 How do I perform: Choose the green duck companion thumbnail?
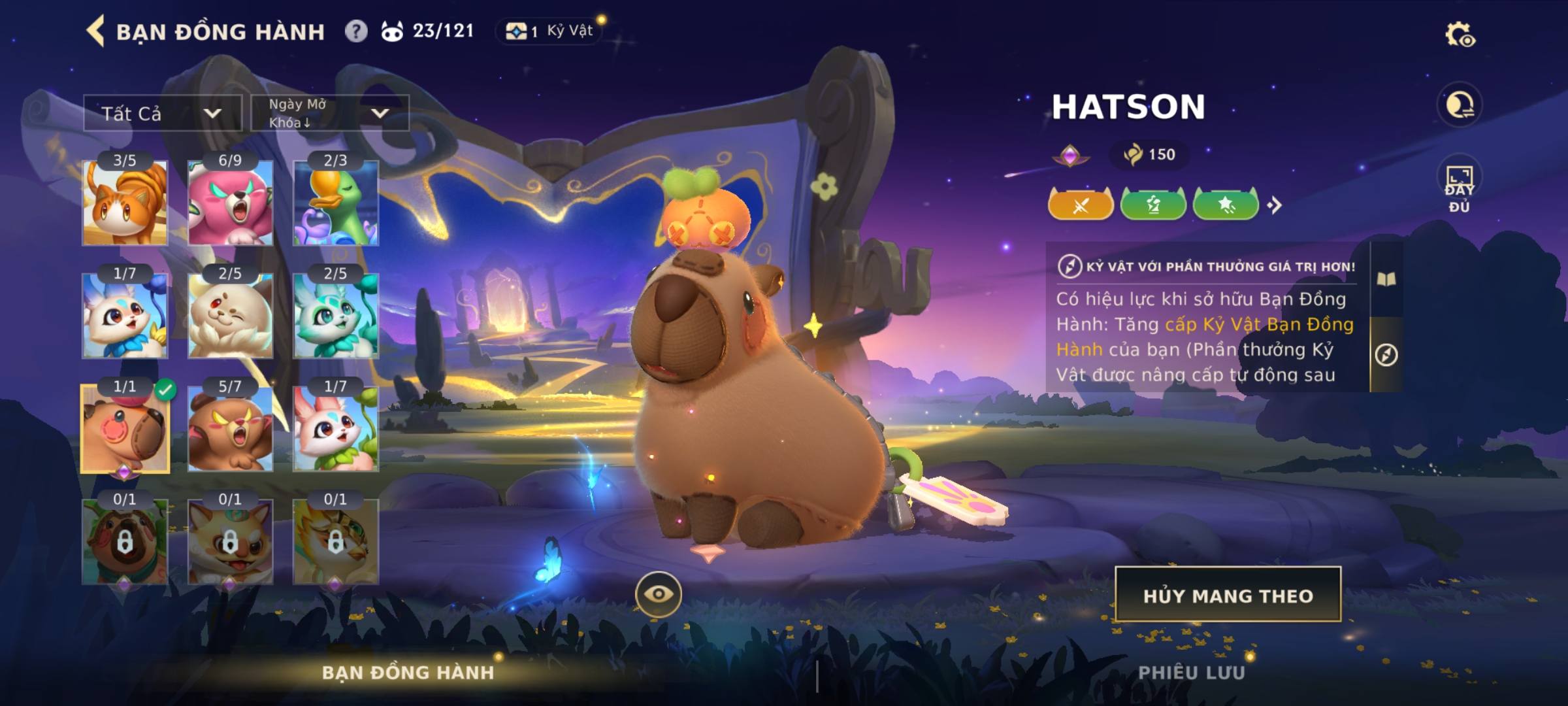(336, 203)
